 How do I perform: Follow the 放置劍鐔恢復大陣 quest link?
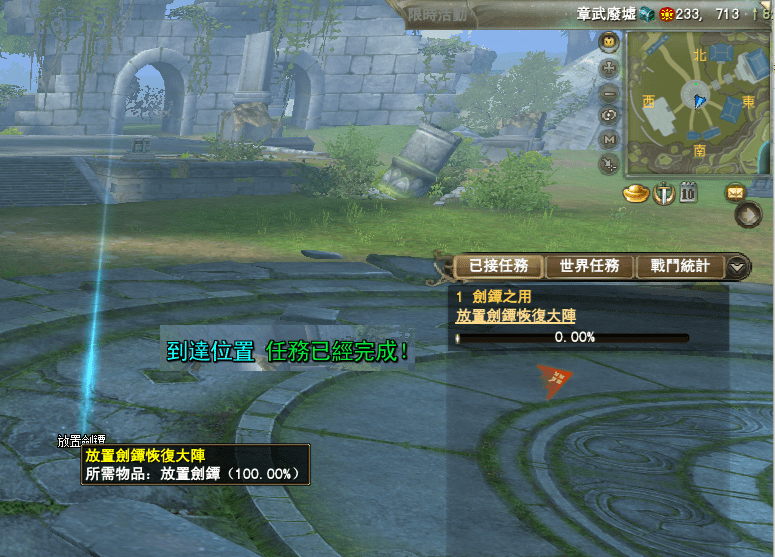pos(516,315)
